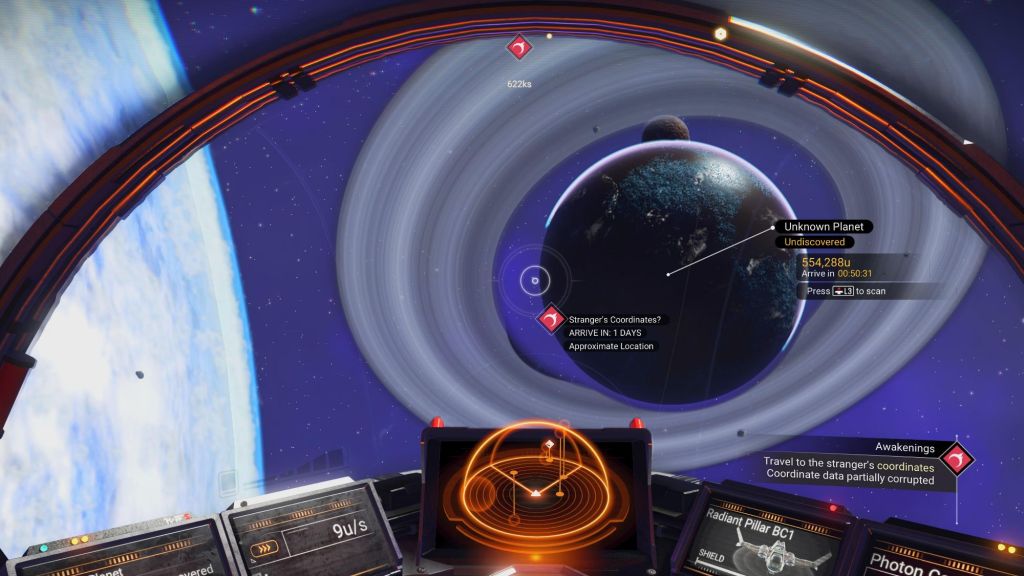
Task: Select the Stranger's Coordinates waypoint diamond
Action: [549, 319]
